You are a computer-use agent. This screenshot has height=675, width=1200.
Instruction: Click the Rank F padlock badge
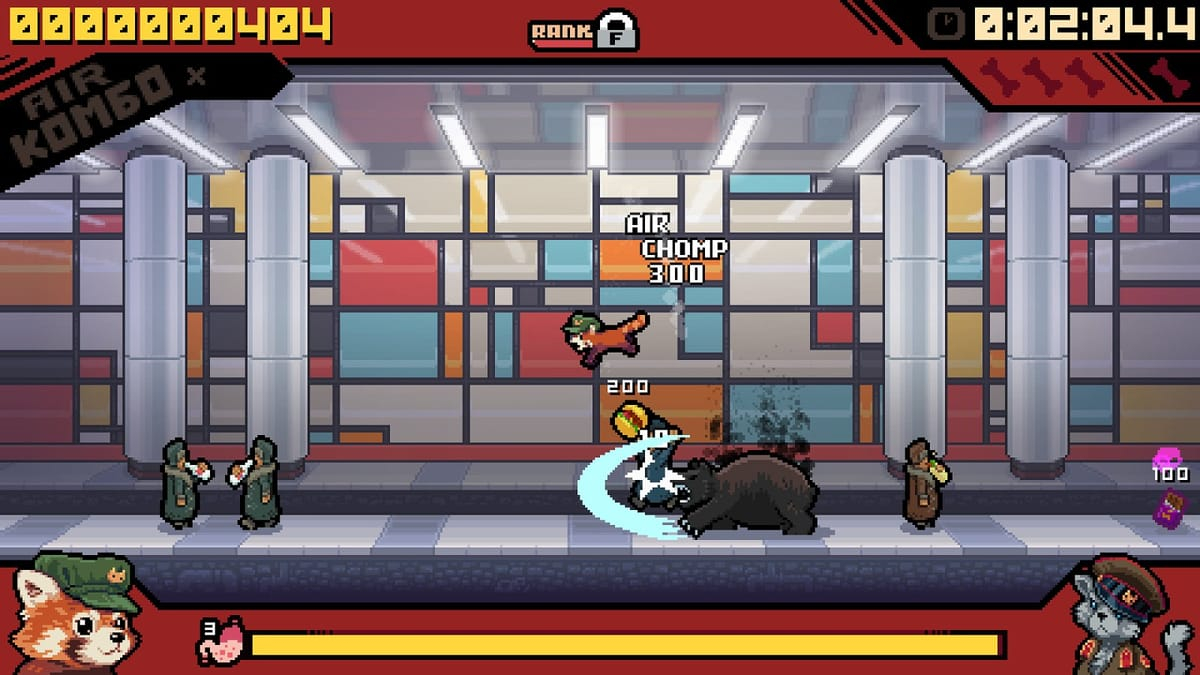[616, 31]
